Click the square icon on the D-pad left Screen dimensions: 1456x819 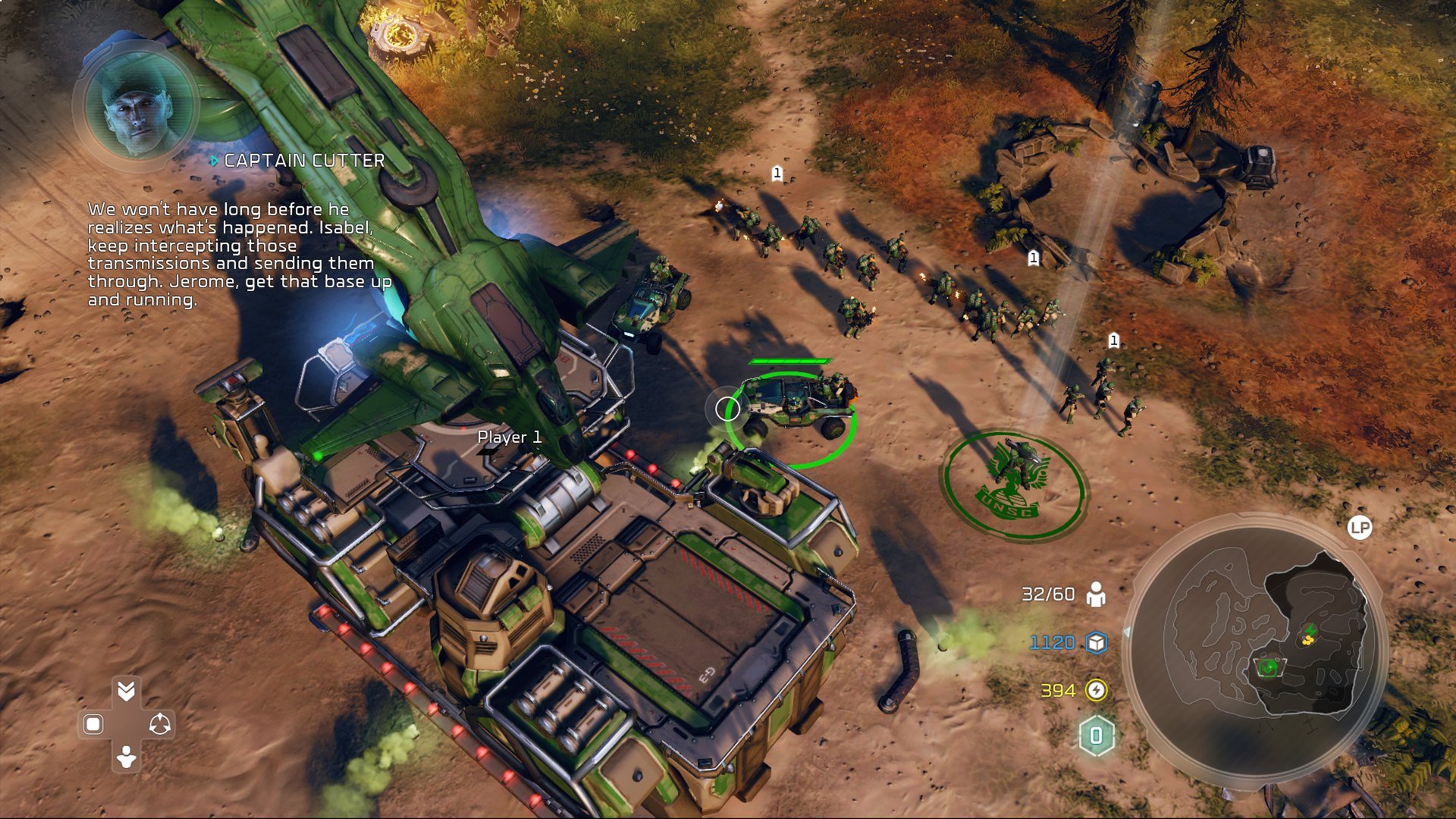(93, 723)
